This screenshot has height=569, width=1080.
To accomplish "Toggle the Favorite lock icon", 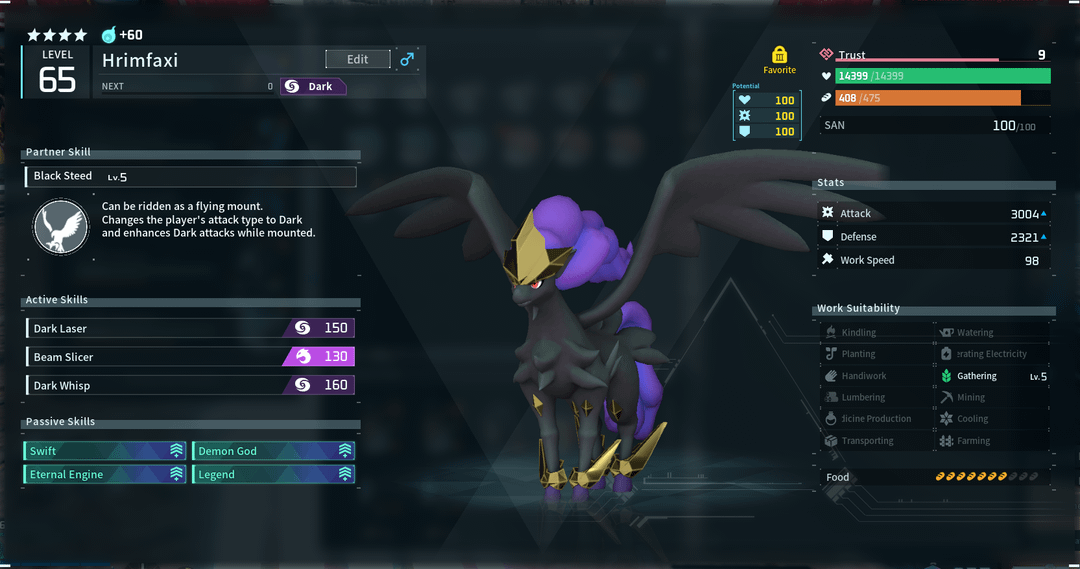I will point(779,55).
